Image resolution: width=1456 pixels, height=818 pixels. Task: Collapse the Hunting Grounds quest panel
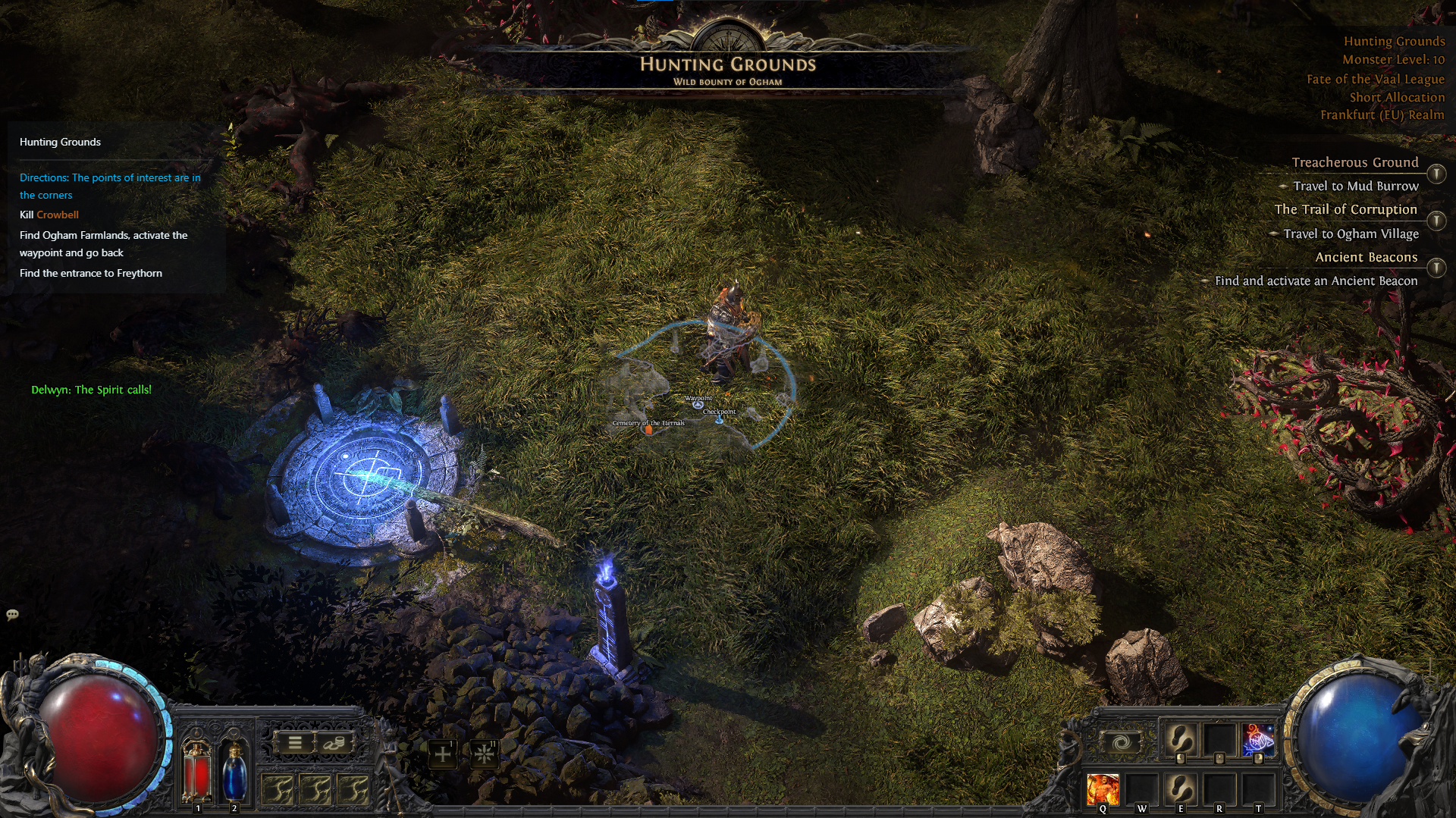coord(60,142)
